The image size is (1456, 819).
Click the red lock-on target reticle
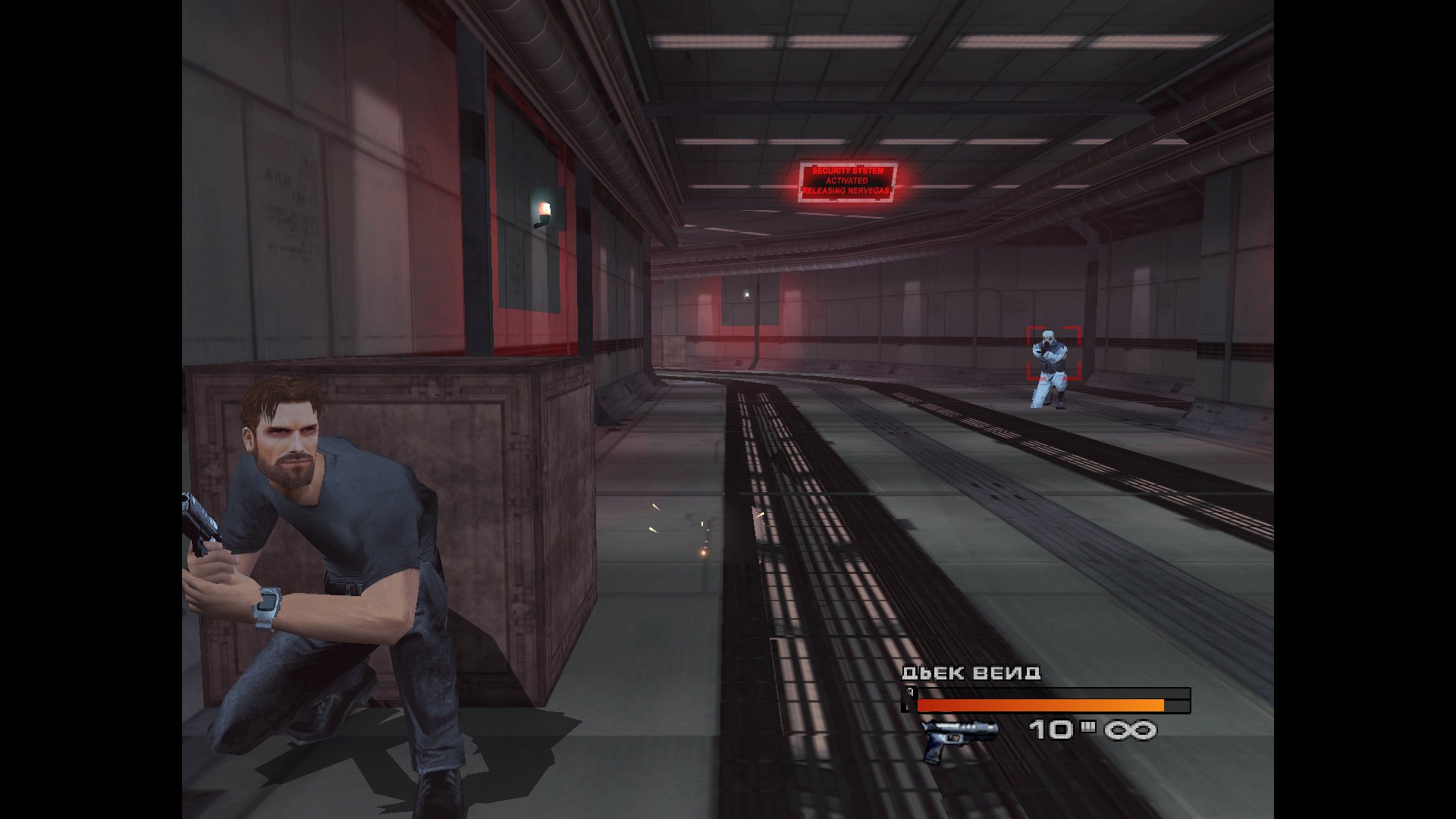pos(1053,353)
